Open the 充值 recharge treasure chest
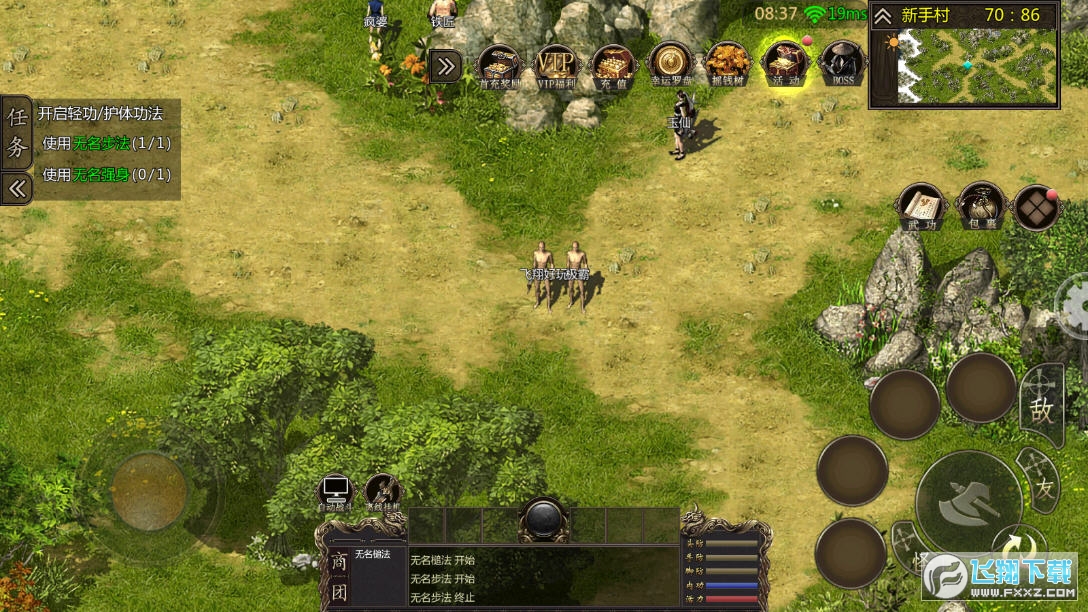Image resolution: width=1088 pixels, height=612 pixels. click(613, 65)
